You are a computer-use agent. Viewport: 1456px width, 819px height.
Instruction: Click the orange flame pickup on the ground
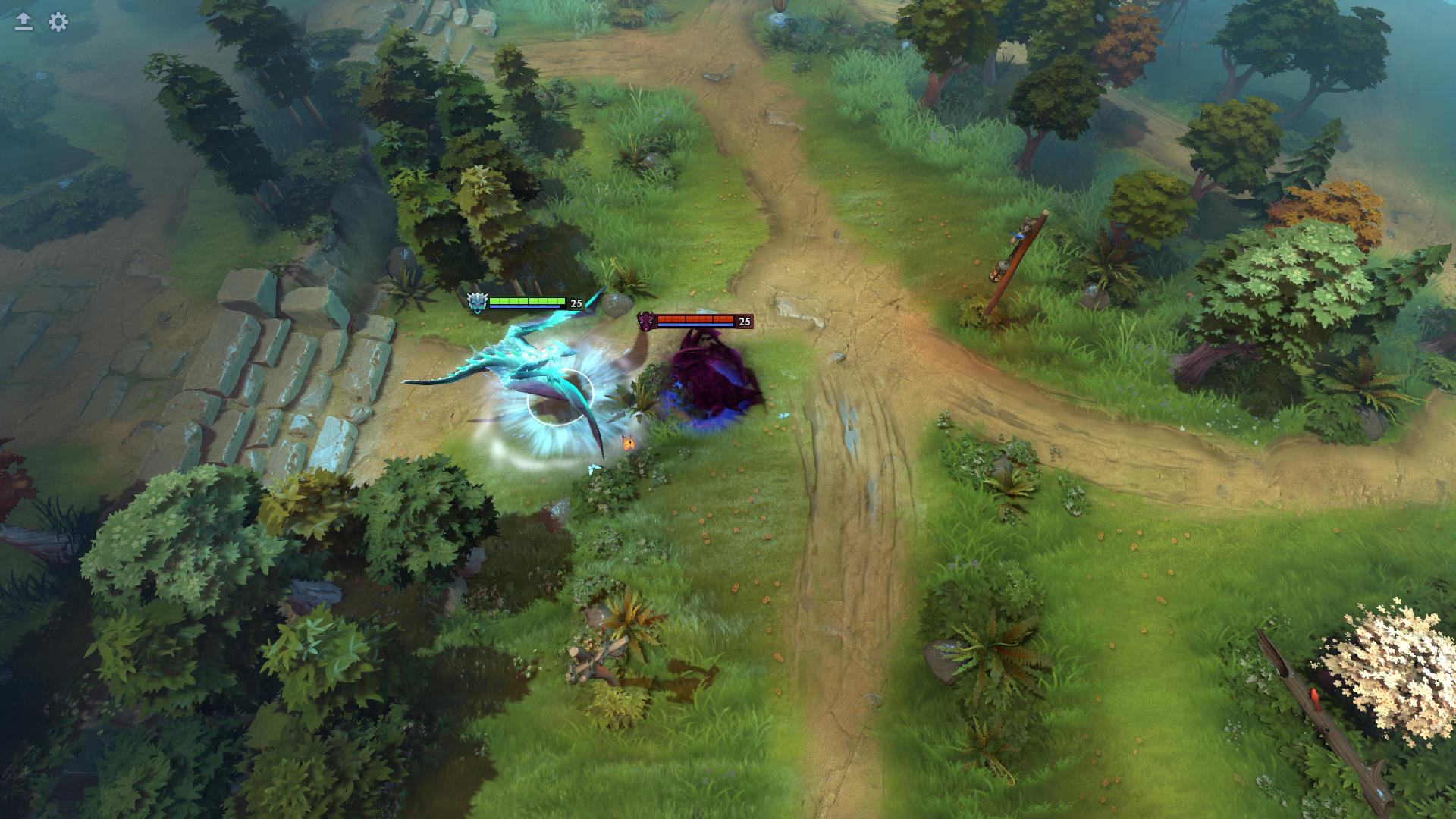point(628,442)
